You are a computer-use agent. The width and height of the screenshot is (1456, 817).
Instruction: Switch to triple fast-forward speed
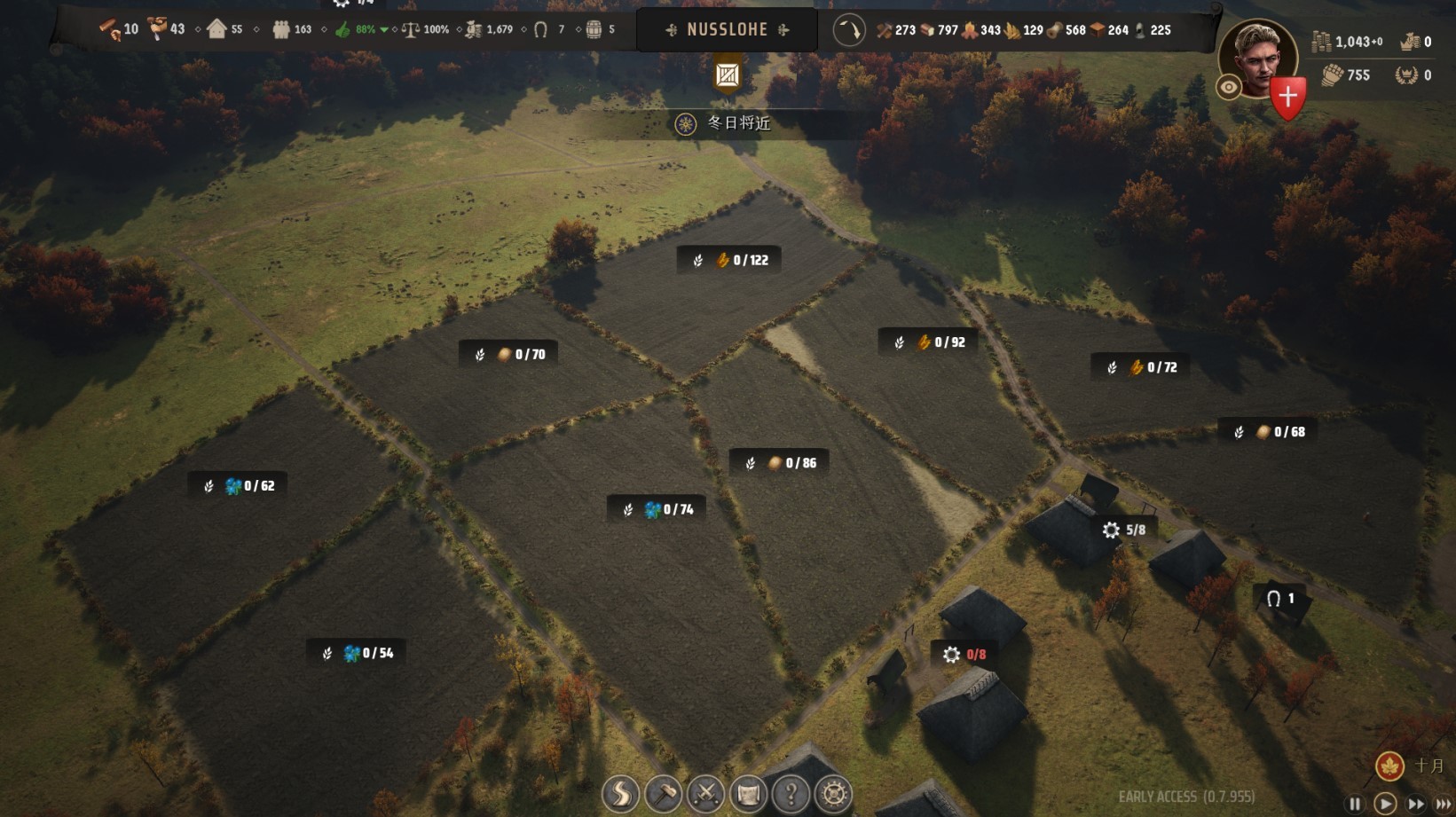click(x=1444, y=804)
